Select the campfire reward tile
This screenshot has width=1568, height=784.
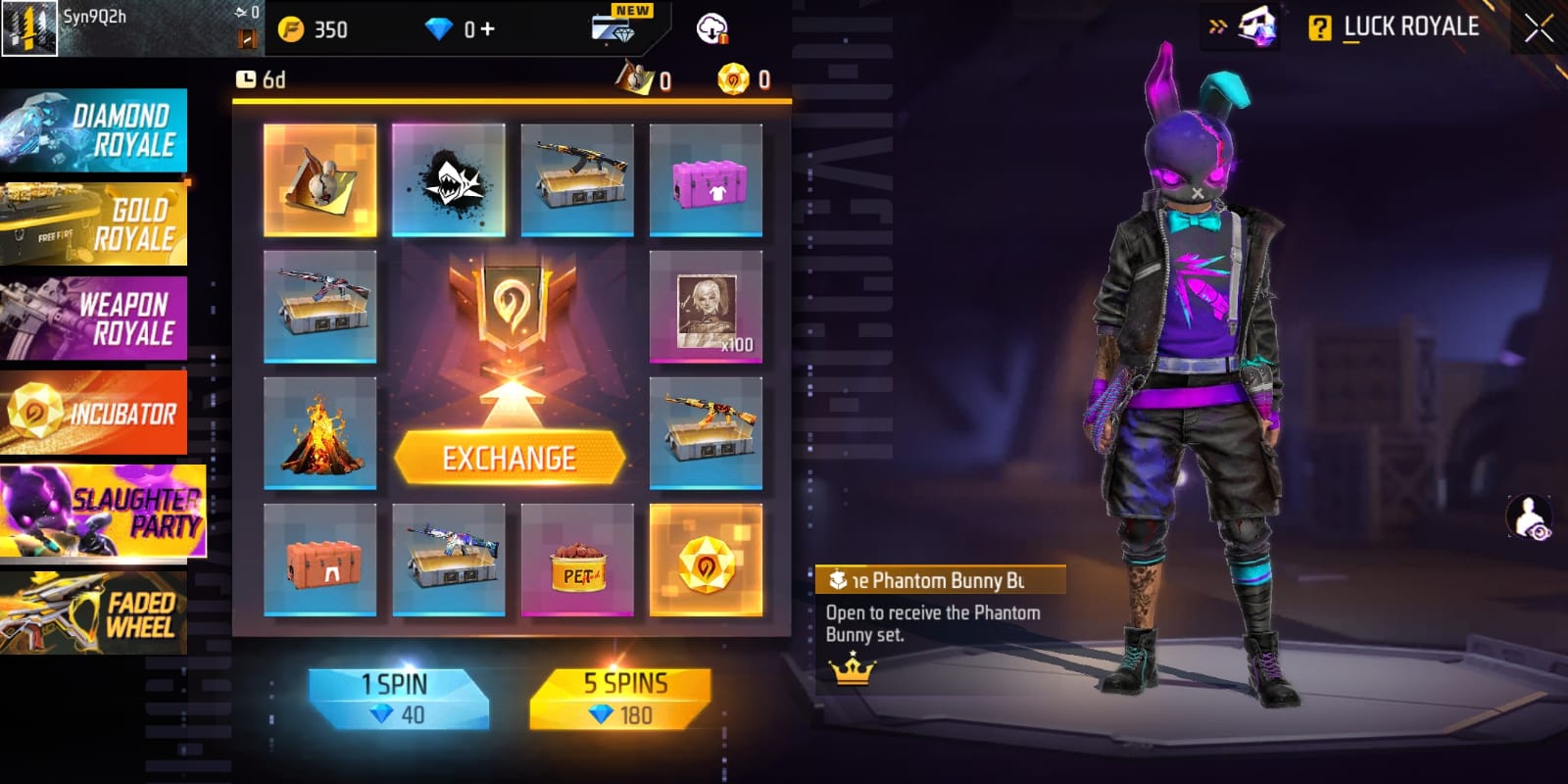click(319, 433)
